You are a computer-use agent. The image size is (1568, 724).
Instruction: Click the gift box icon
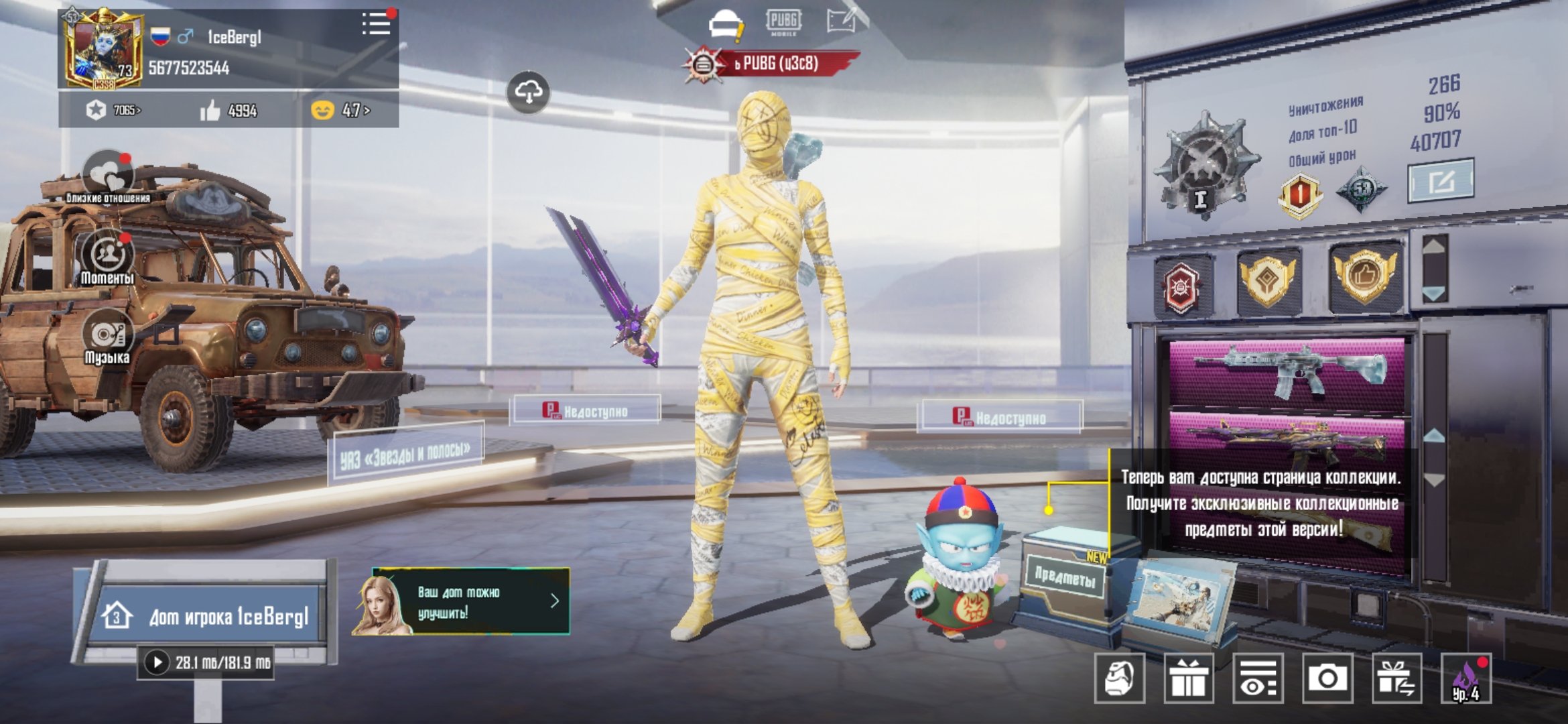[x=1189, y=678]
